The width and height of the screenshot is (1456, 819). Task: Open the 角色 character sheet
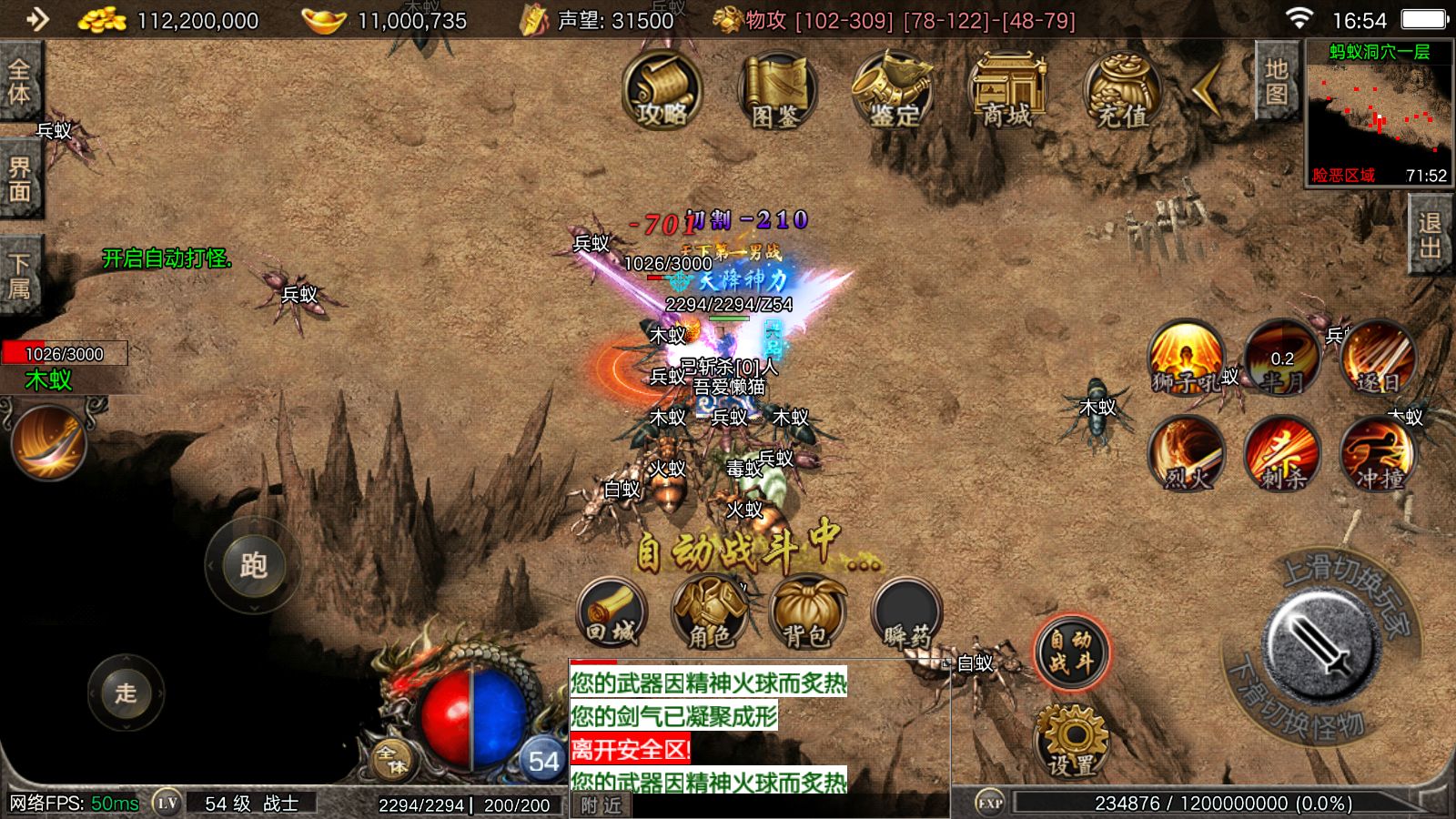pyautogui.click(x=709, y=612)
